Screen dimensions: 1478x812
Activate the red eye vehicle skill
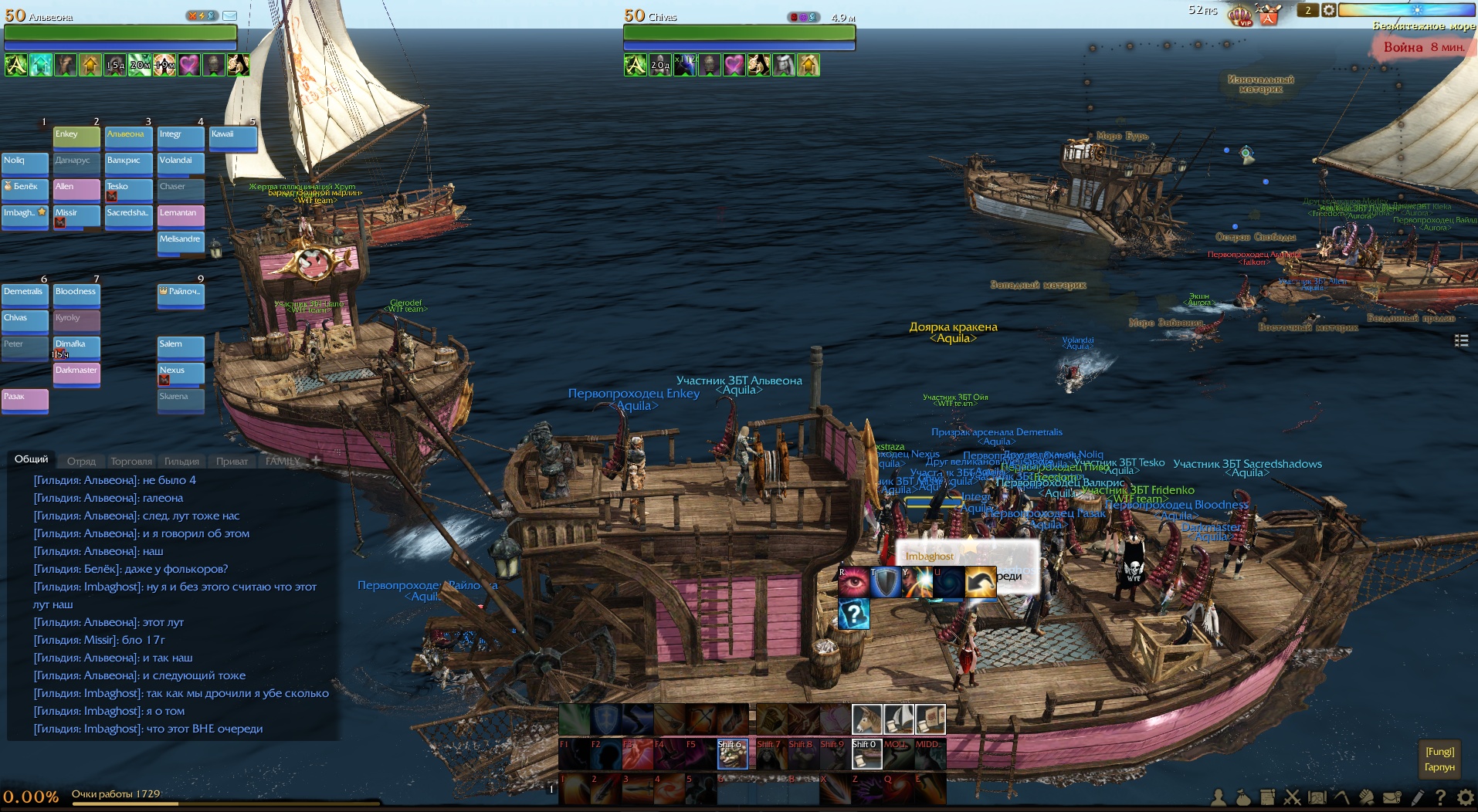(853, 583)
